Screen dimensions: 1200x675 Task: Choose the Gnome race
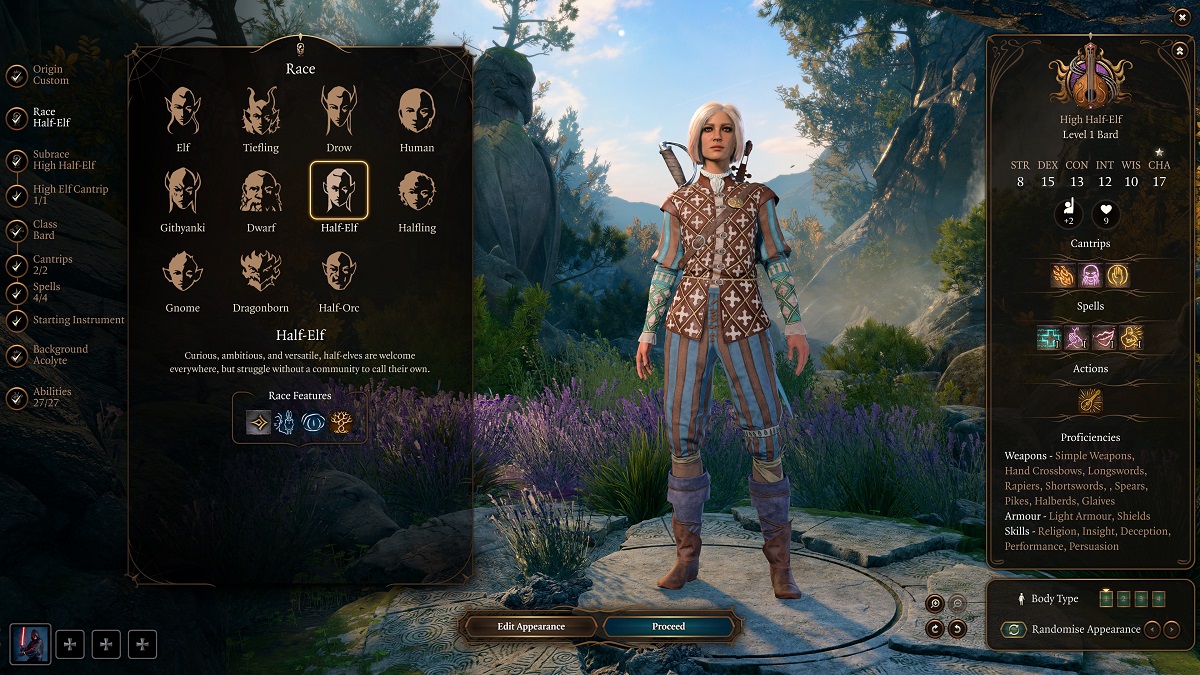182,271
